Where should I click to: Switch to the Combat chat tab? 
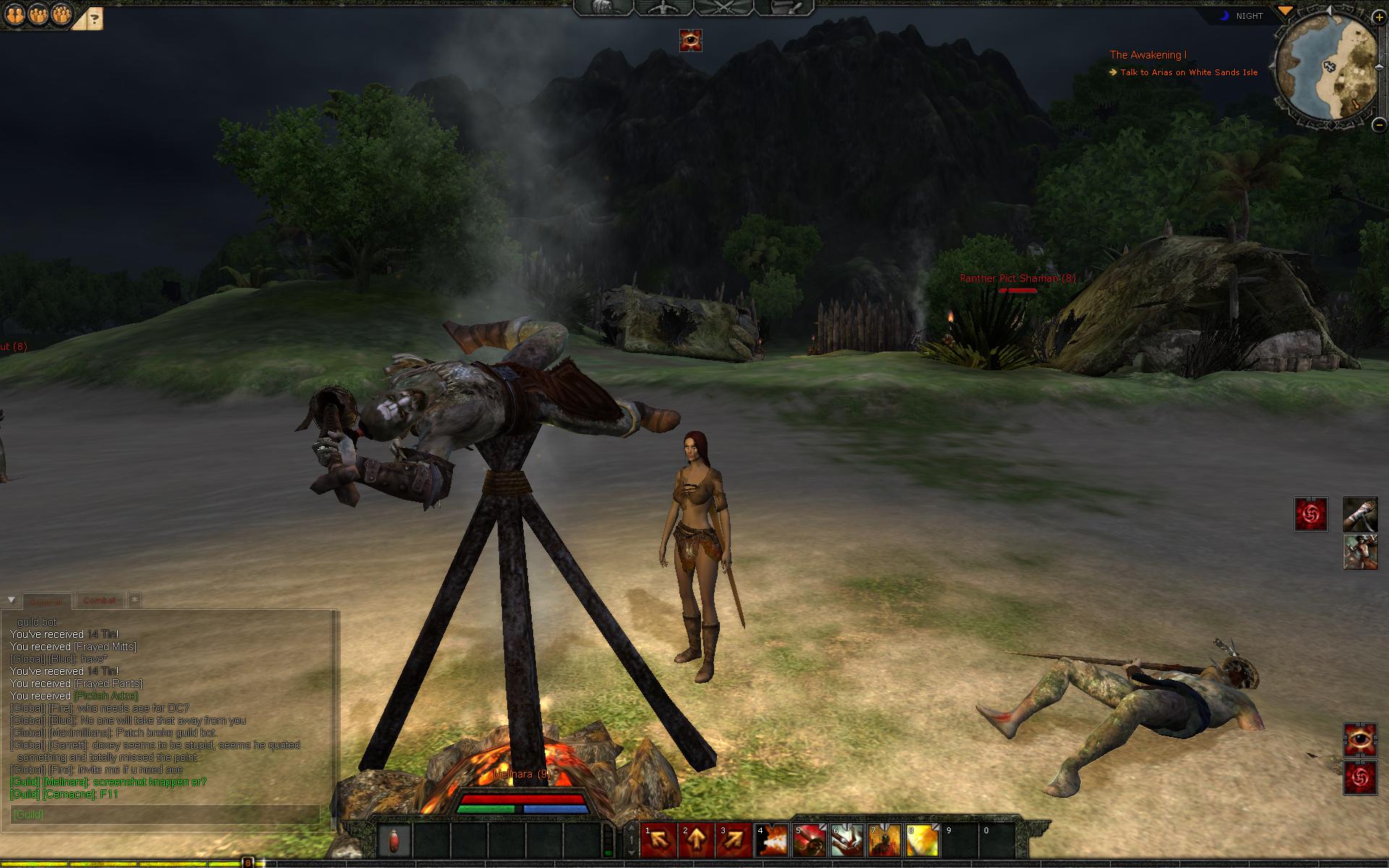[x=99, y=600]
